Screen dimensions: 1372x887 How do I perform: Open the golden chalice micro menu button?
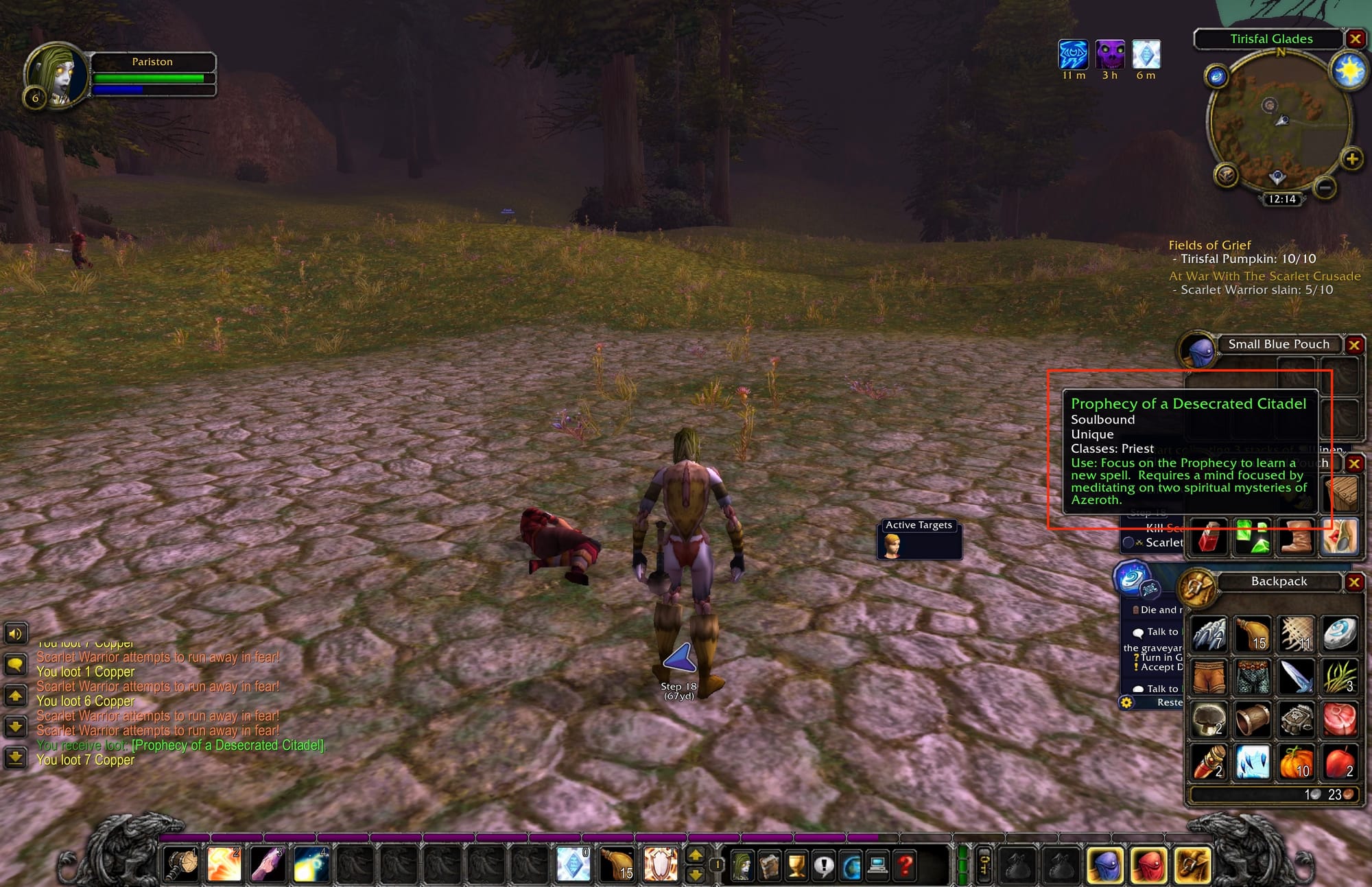pos(796,866)
